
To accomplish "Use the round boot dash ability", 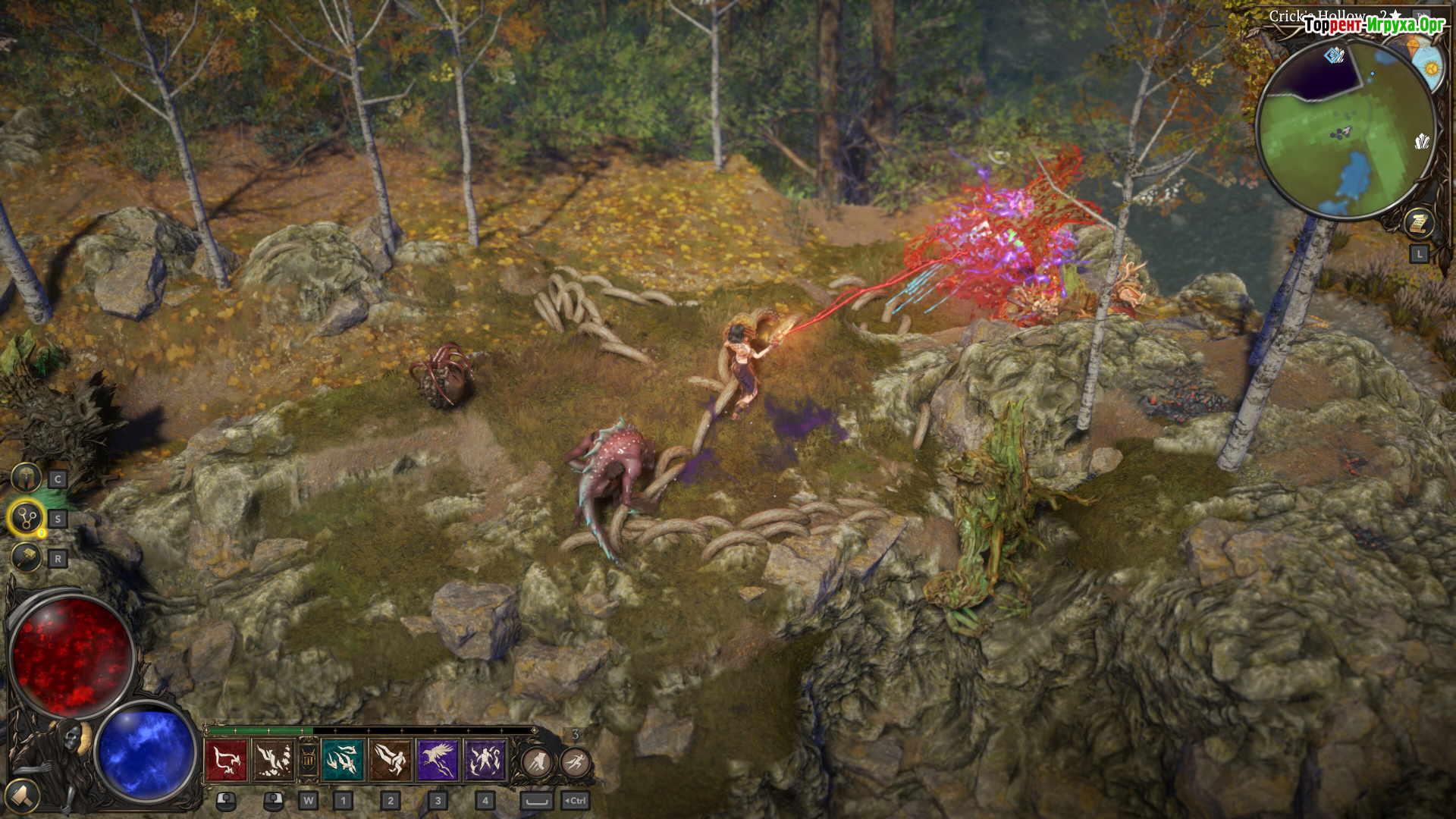I will 537,761.
